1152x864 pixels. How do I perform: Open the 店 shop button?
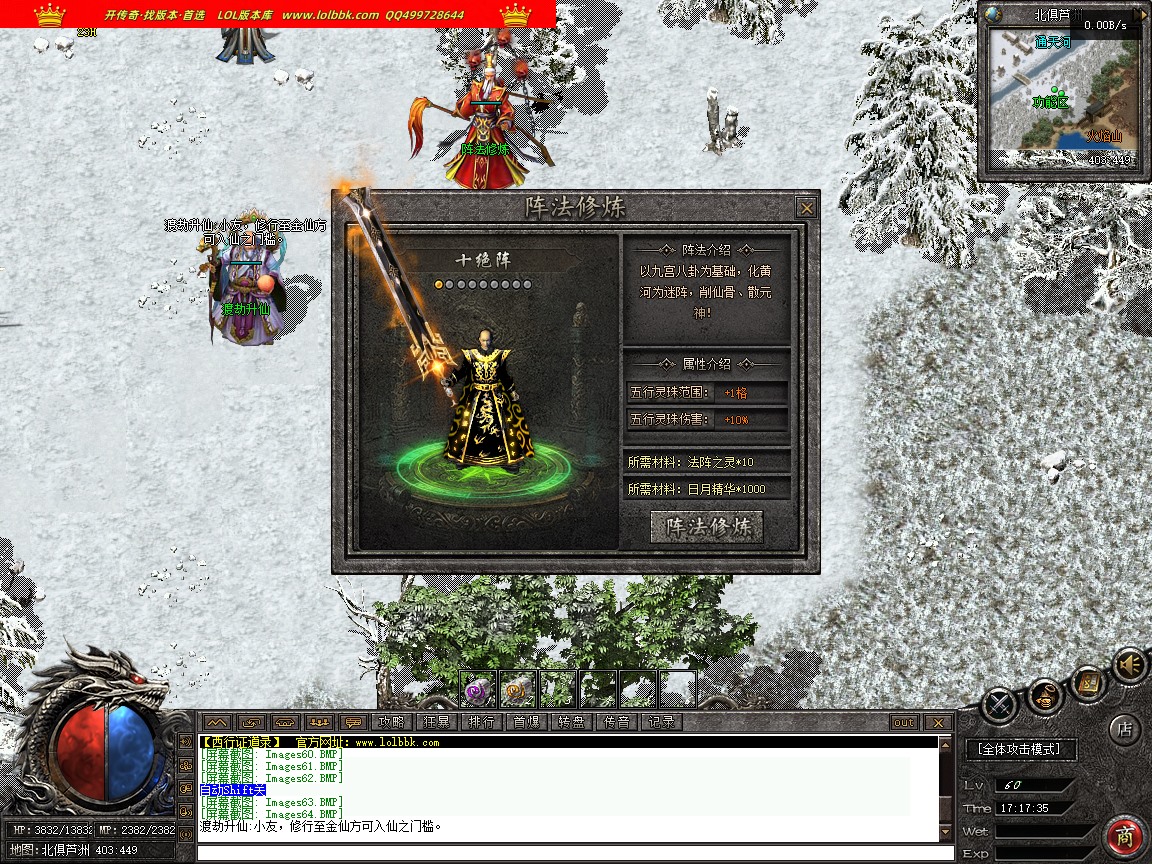tap(1125, 729)
